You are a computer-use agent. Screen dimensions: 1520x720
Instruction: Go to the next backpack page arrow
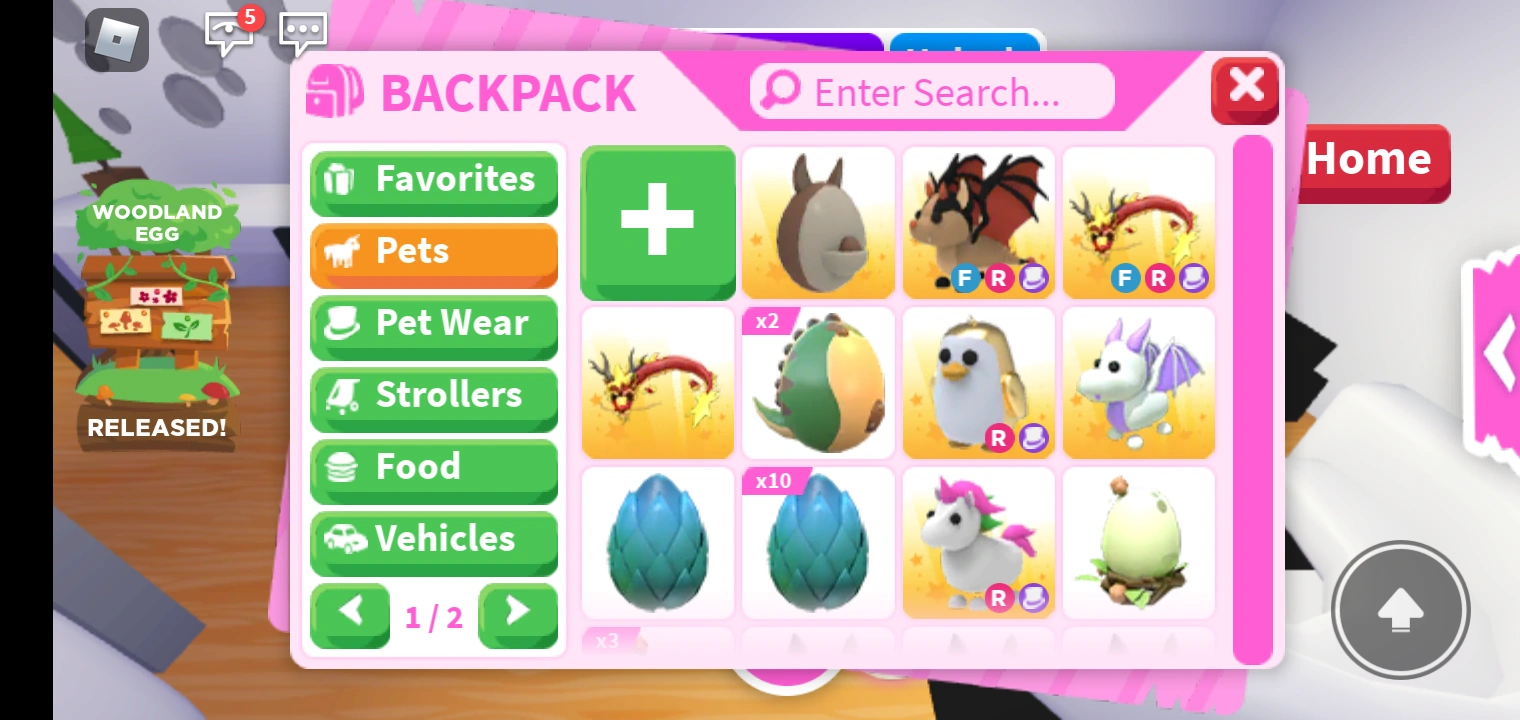tap(518, 616)
